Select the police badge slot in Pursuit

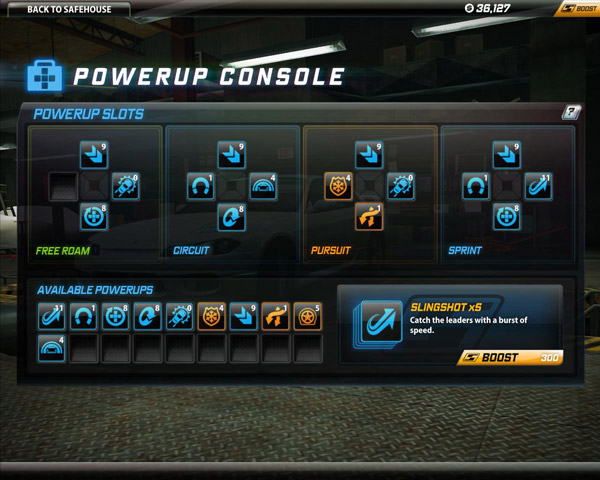(x=339, y=187)
